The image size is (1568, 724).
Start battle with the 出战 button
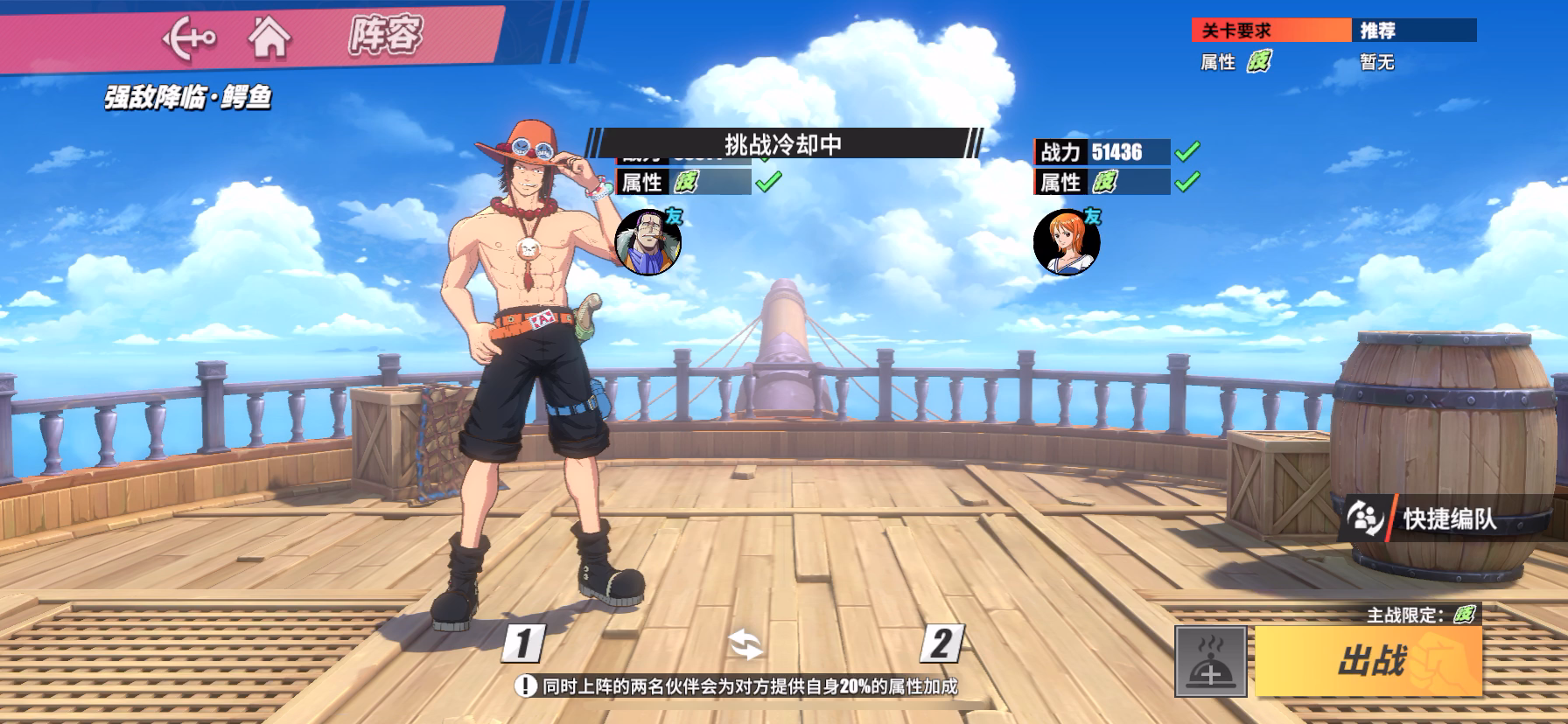[x=1368, y=661]
